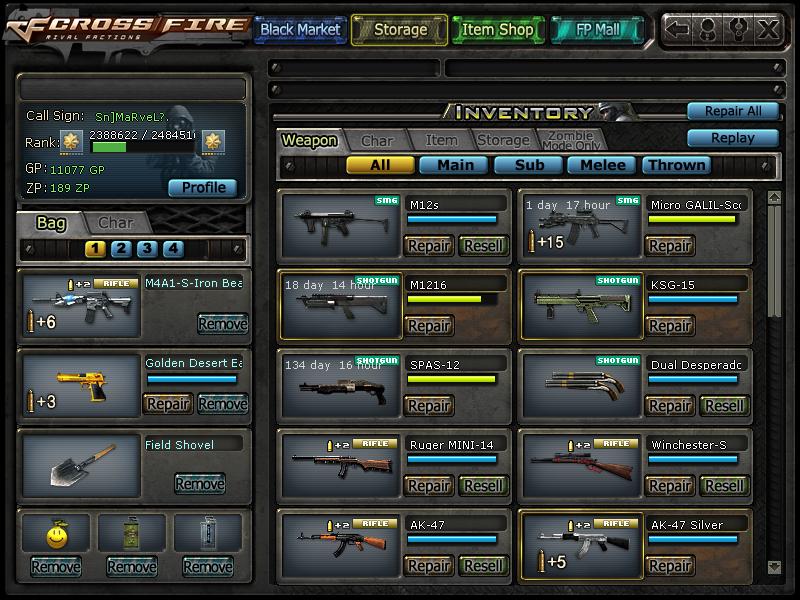Resell the Winchester-S rifle
800x600 pixels.
724,486
